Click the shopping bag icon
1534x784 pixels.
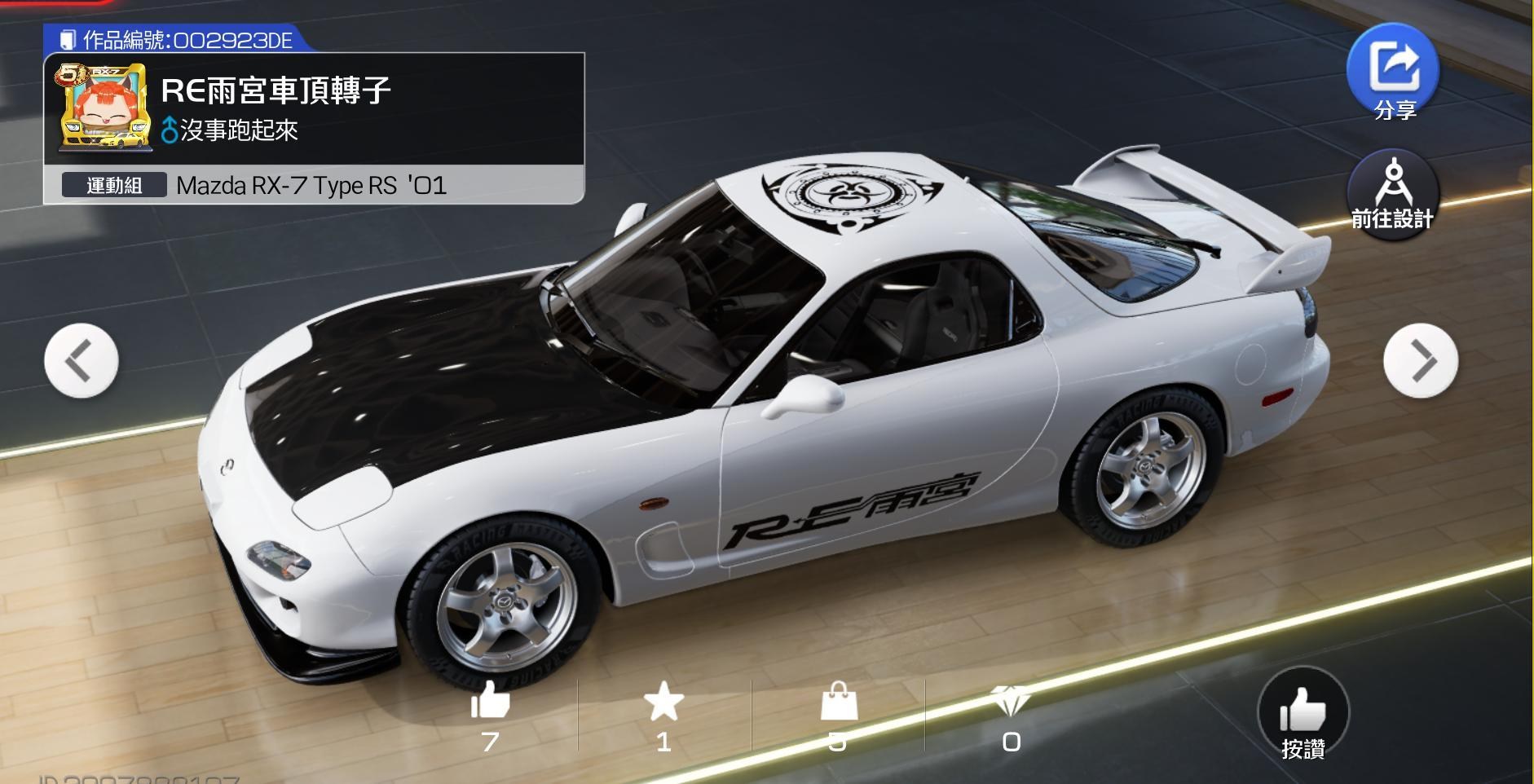pos(839,703)
